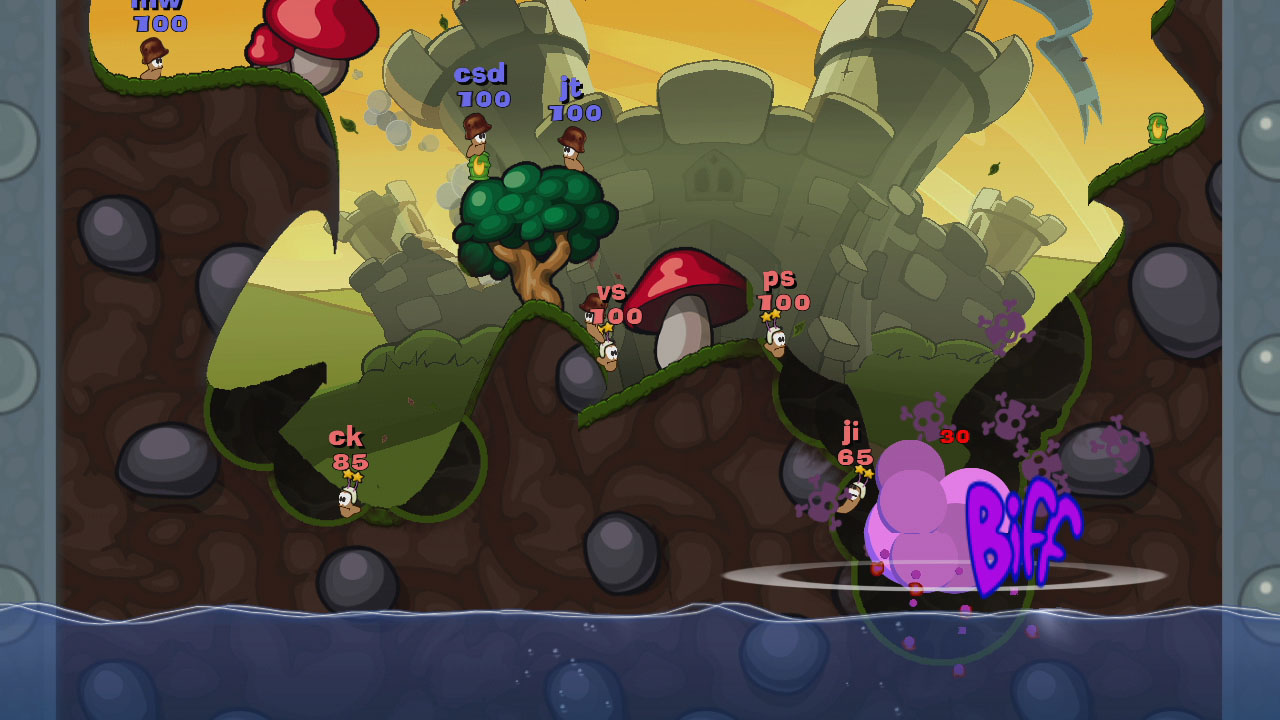This screenshot has height=720, width=1280.
Task: Select the worm named csd
Action: pos(480,140)
